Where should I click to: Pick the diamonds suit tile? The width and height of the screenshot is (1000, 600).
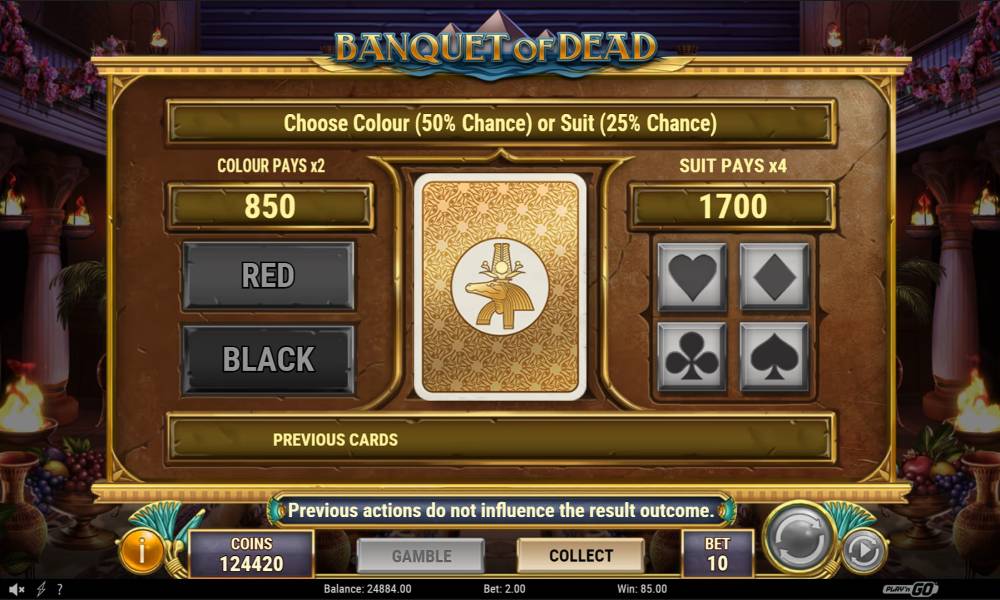pyautogui.click(x=774, y=277)
